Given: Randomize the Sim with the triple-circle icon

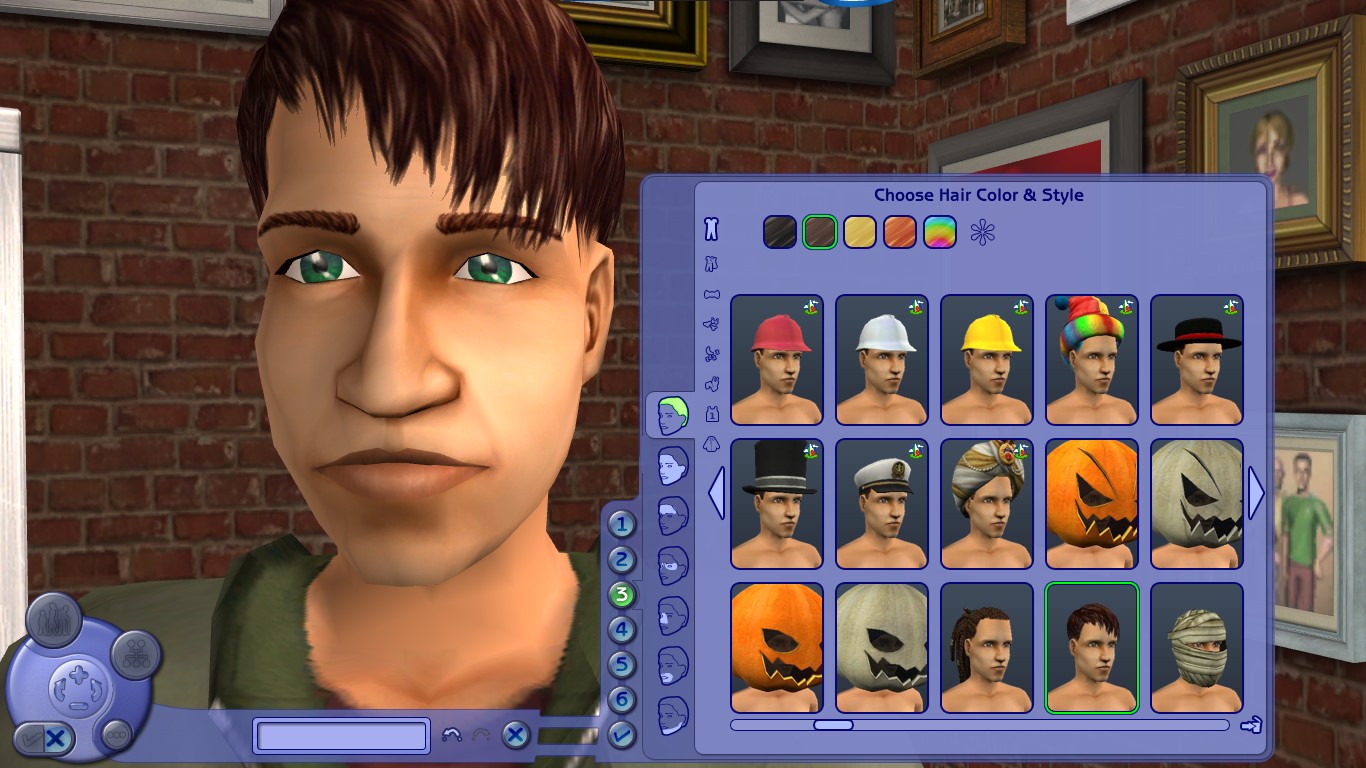Looking at the screenshot, I should tap(116, 736).
